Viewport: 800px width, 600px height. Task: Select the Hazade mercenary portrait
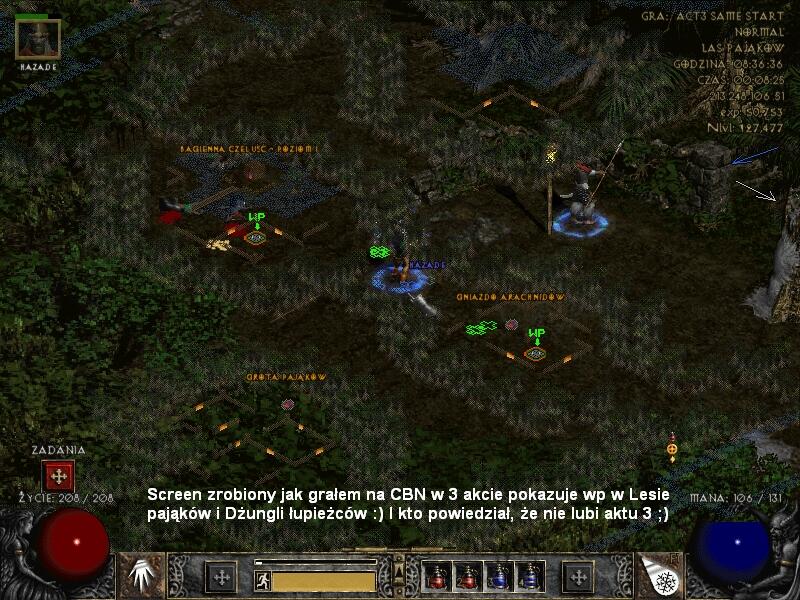tap(38, 38)
